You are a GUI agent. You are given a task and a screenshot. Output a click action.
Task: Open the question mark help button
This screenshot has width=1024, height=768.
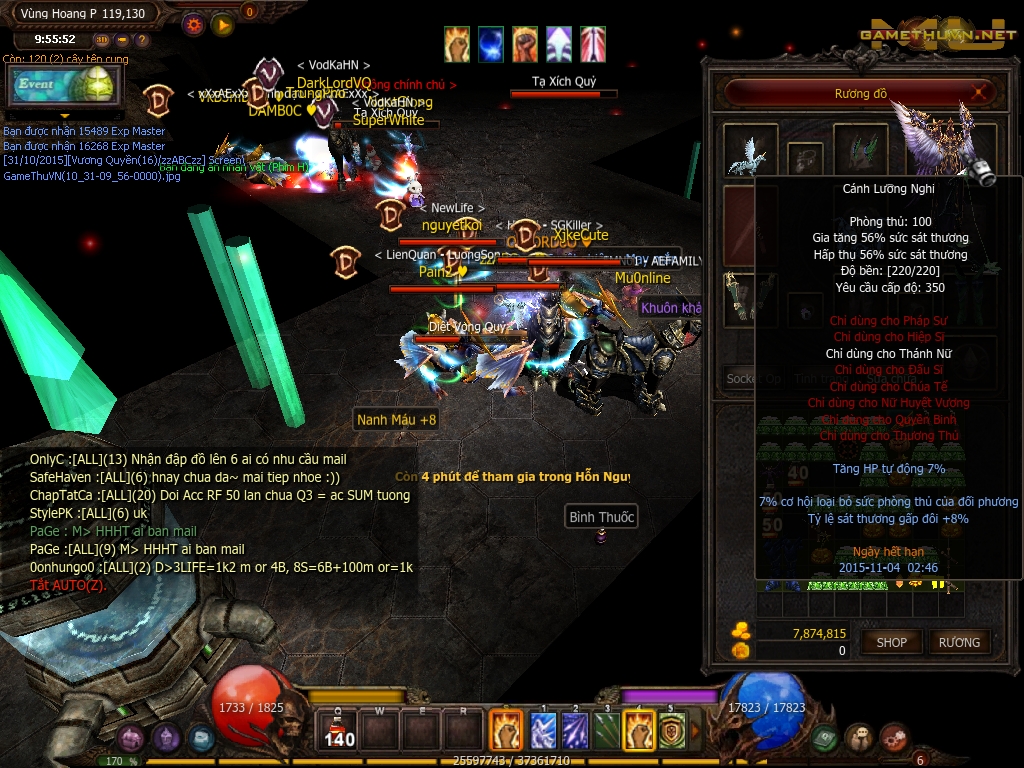[x=142, y=40]
